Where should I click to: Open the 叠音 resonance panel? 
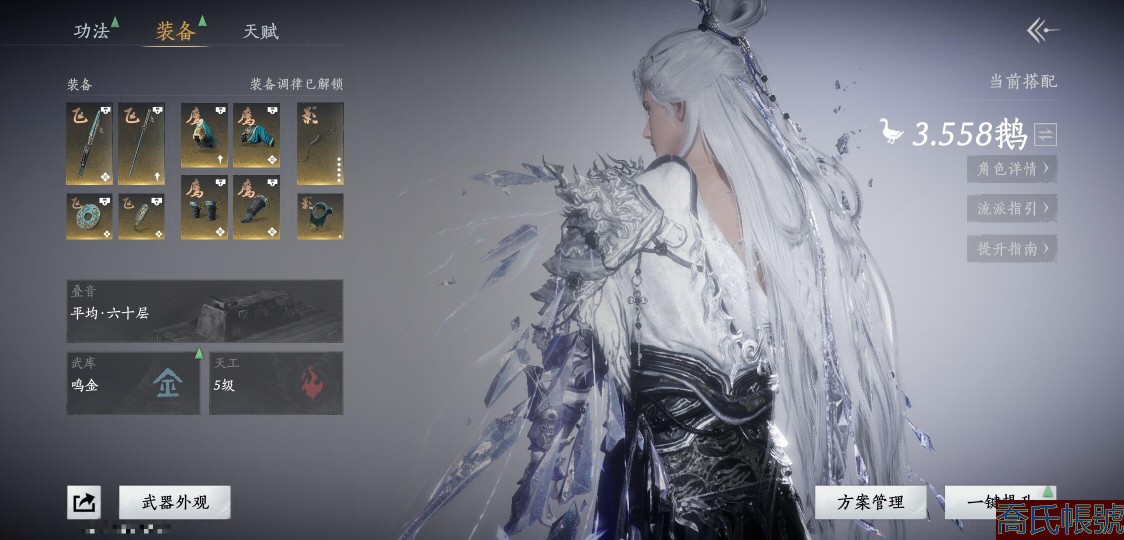coord(205,311)
